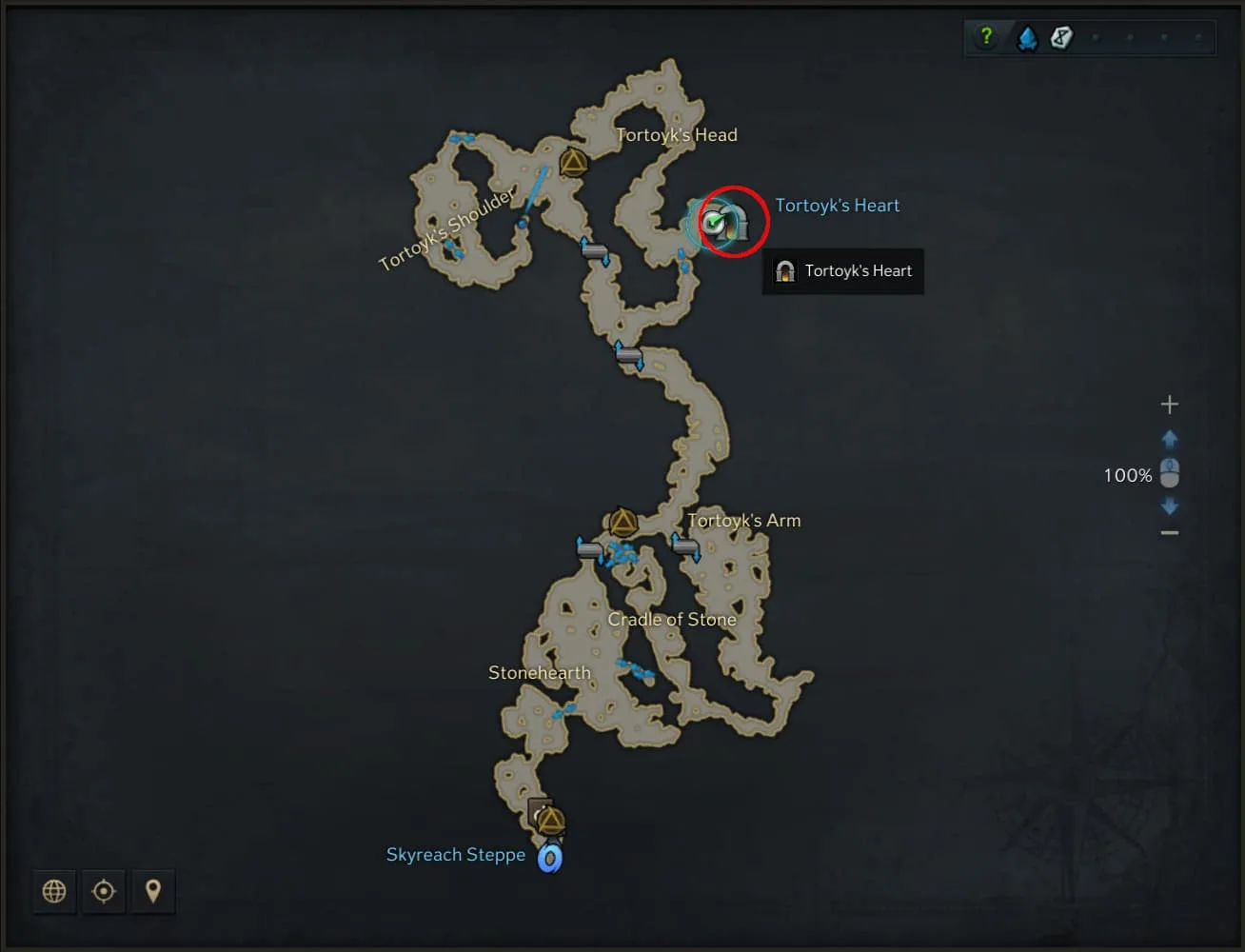Select the triport above the Skyreach Steppe portal
Screen dimensions: 1245x952
coord(550,821)
